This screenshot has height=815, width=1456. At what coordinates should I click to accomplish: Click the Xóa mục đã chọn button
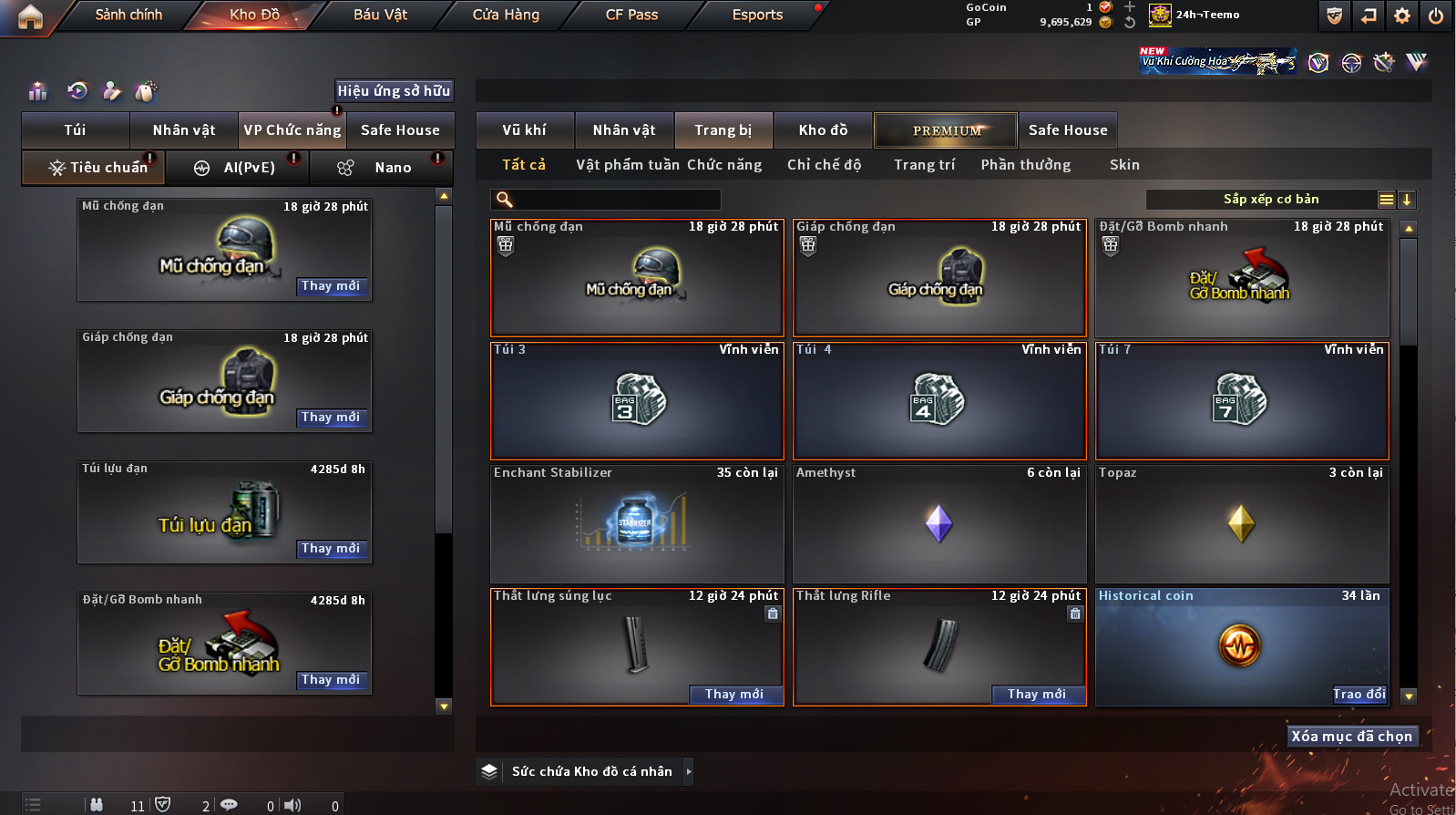(1351, 737)
